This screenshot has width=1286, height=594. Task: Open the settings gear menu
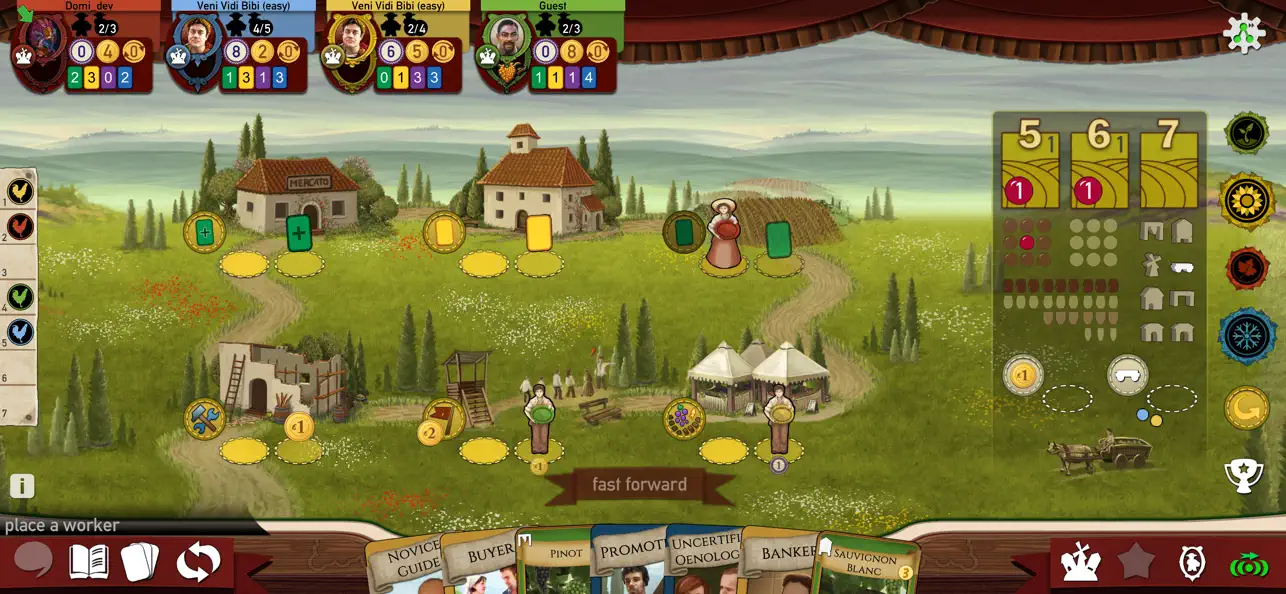click(1244, 33)
